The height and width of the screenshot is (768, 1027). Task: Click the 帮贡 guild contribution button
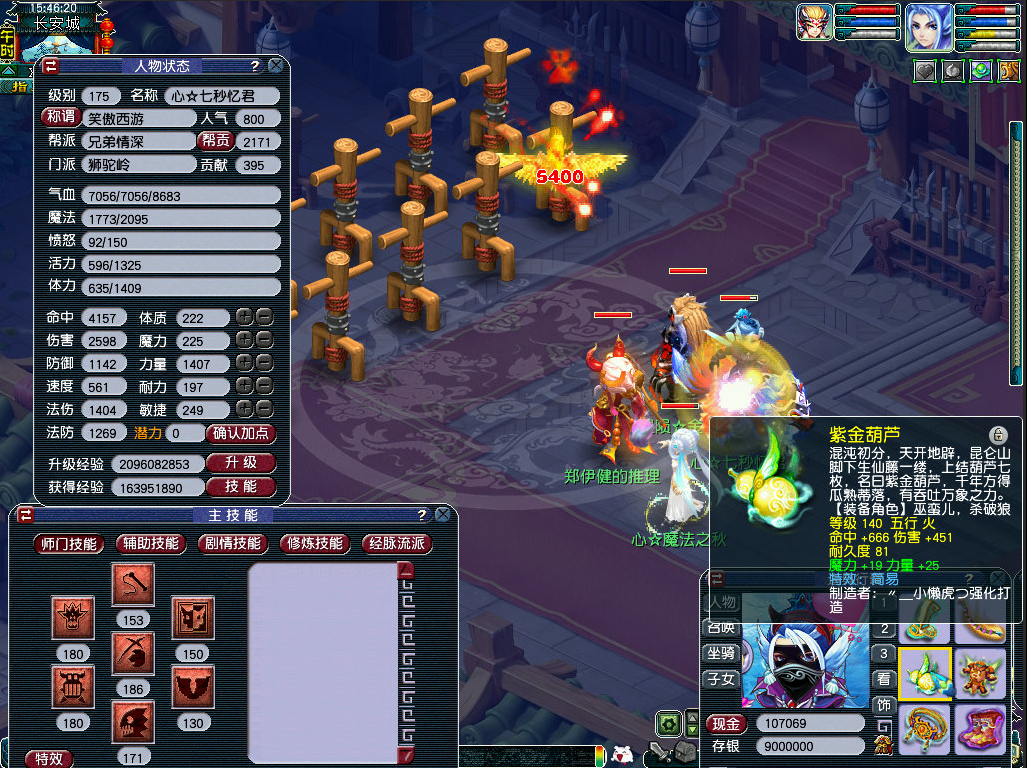[216, 141]
